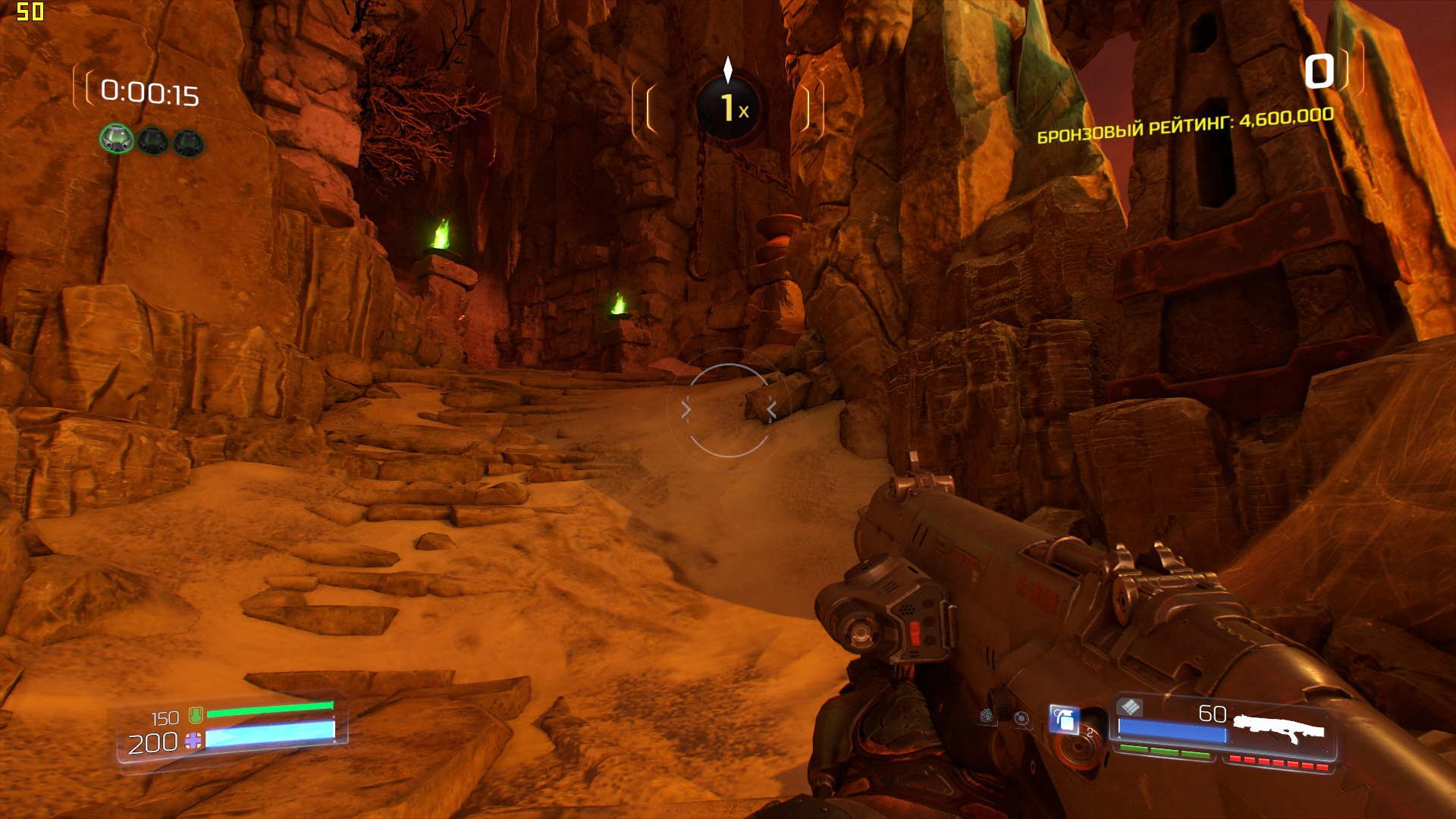Click the lit green helmet life icon

pos(117,140)
